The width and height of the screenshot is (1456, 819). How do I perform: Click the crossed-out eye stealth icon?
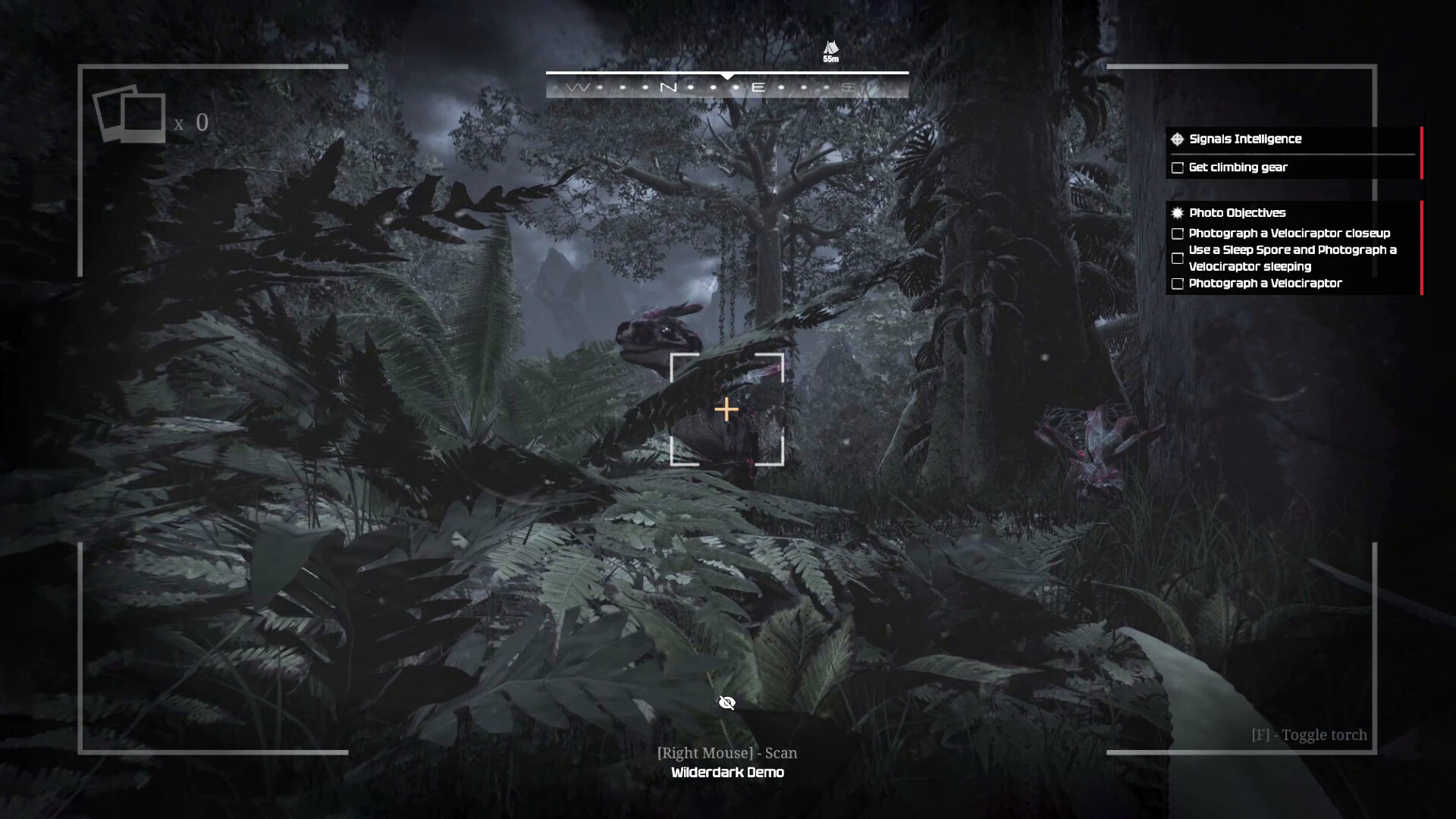(726, 703)
